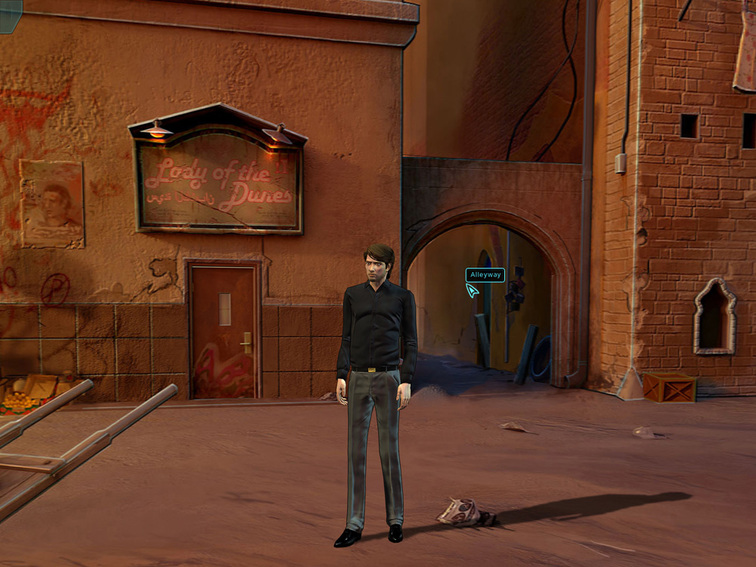The width and height of the screenshot is (756, 567).
Task: Select the Alleyway hotspot label
Action: pyautogui.click(x=485, y=275)
